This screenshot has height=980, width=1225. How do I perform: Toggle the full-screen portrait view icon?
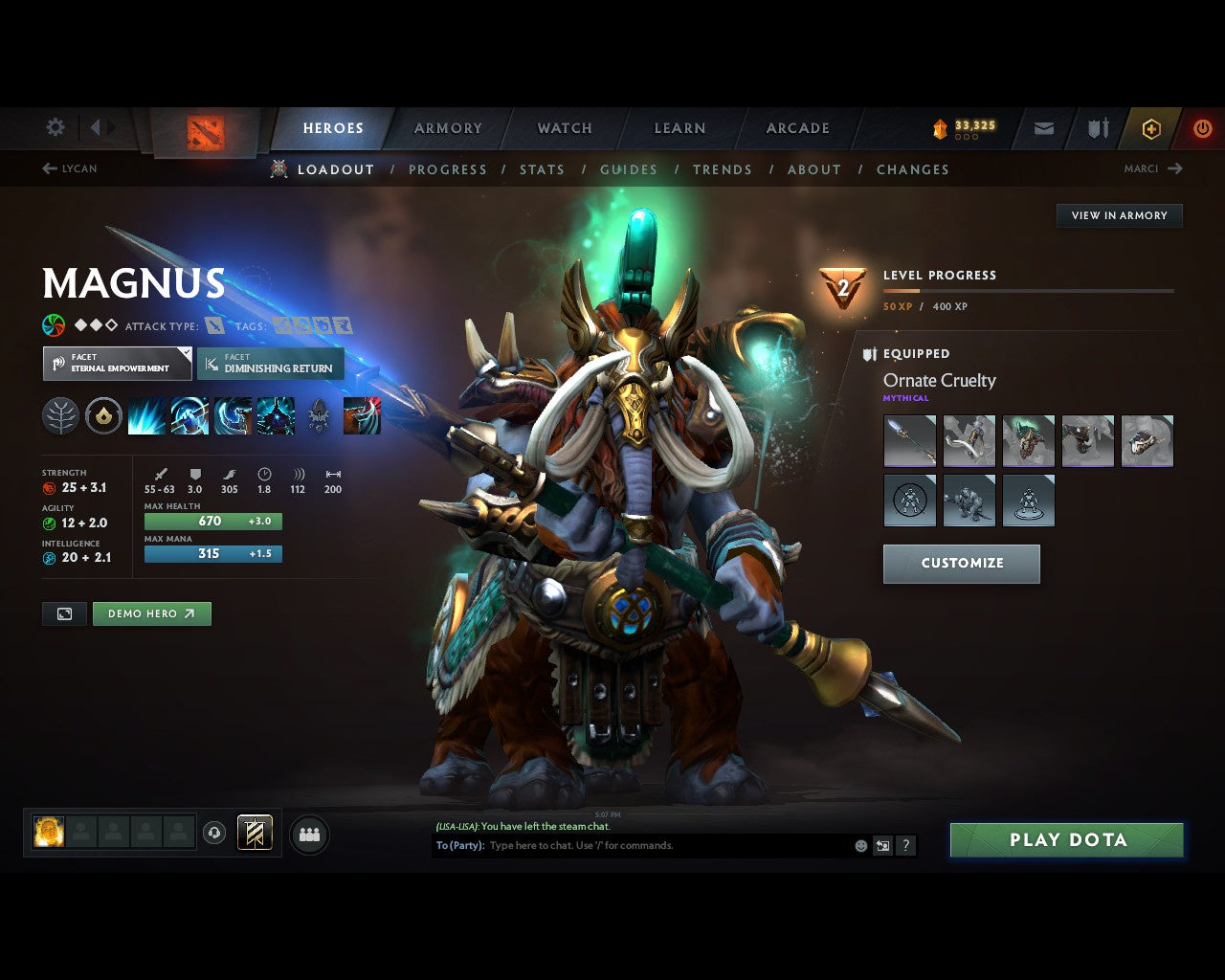click(64, 613)
